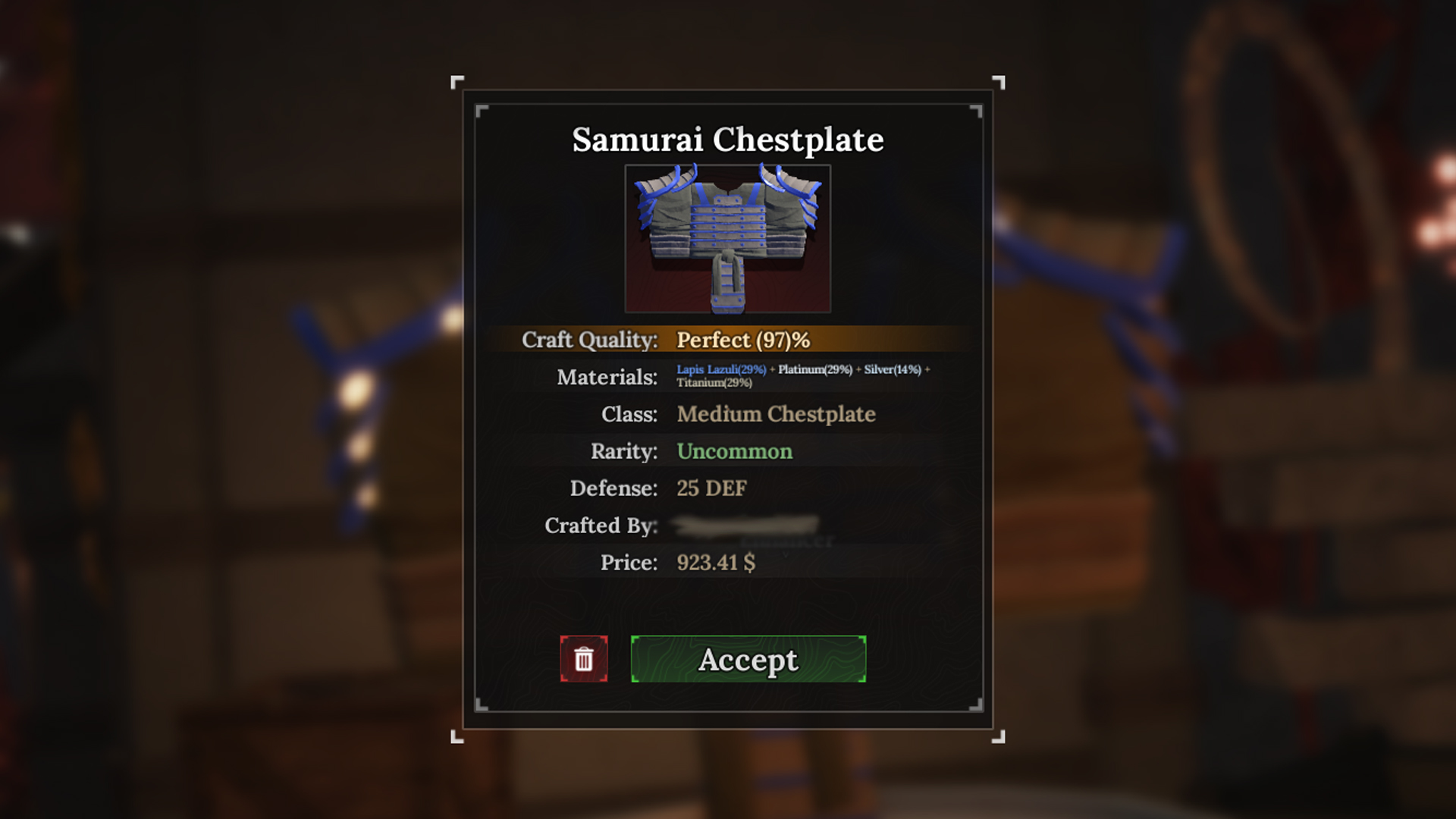Click the Class row label
Viewport: 1456px width, 819px height.
(x=629, y=414)
